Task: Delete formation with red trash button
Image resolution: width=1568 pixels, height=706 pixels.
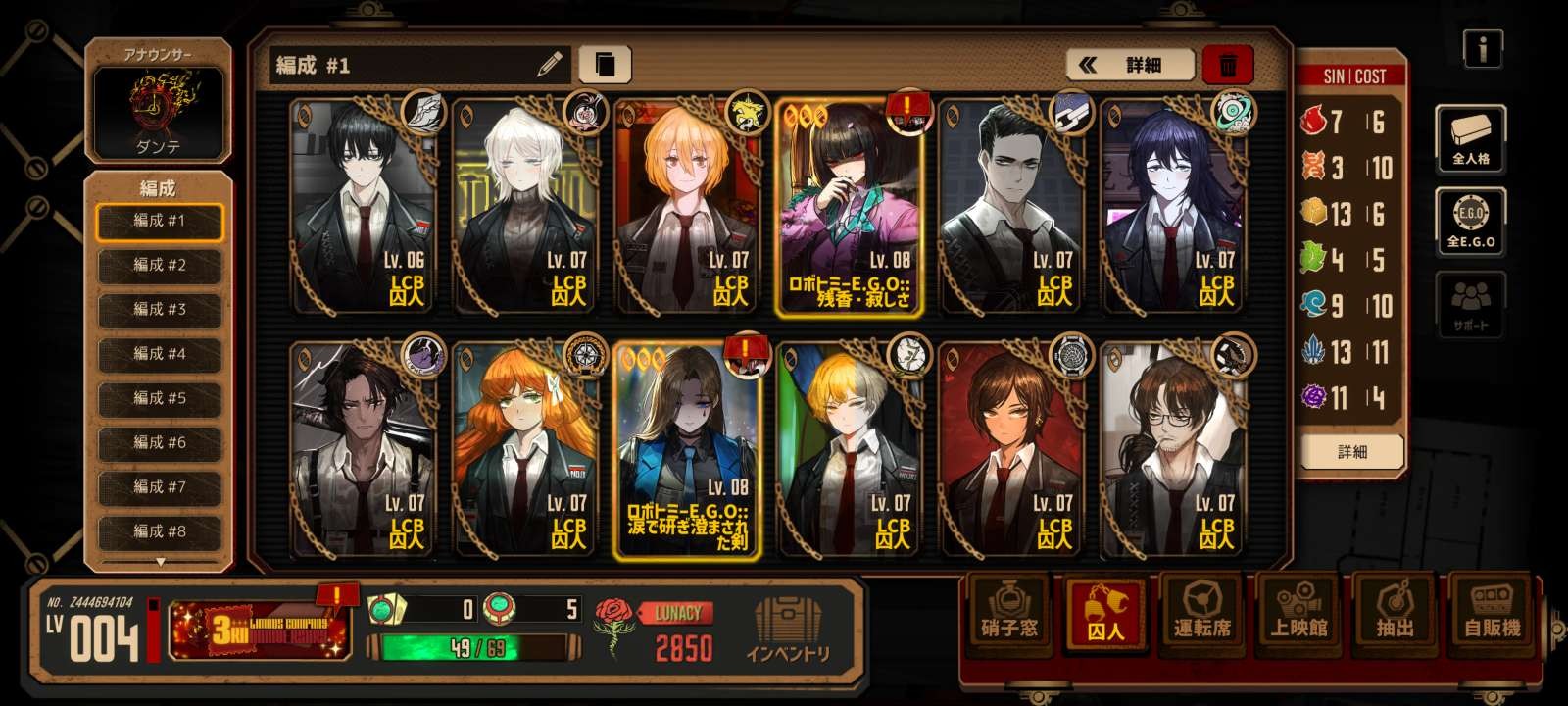Action: pyautogui.click(x=1227, y=65)
